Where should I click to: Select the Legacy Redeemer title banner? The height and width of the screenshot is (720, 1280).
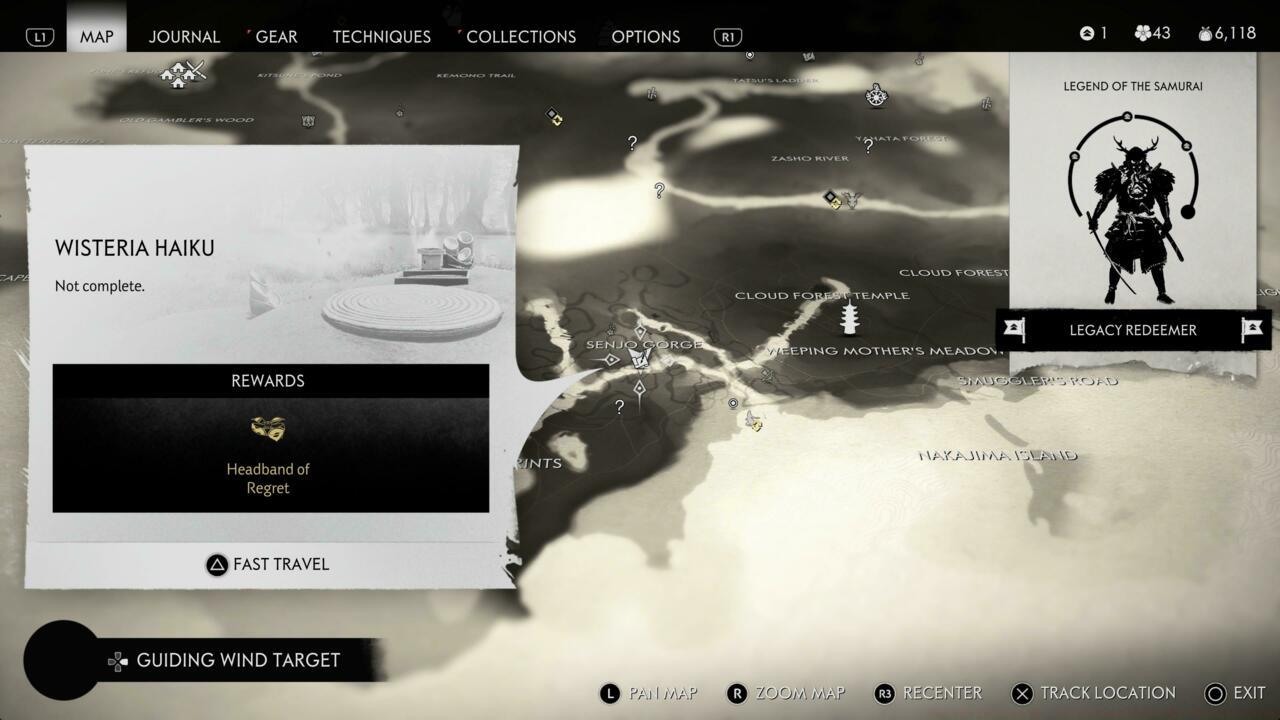pyautogui.click(x=1132, y=330)
